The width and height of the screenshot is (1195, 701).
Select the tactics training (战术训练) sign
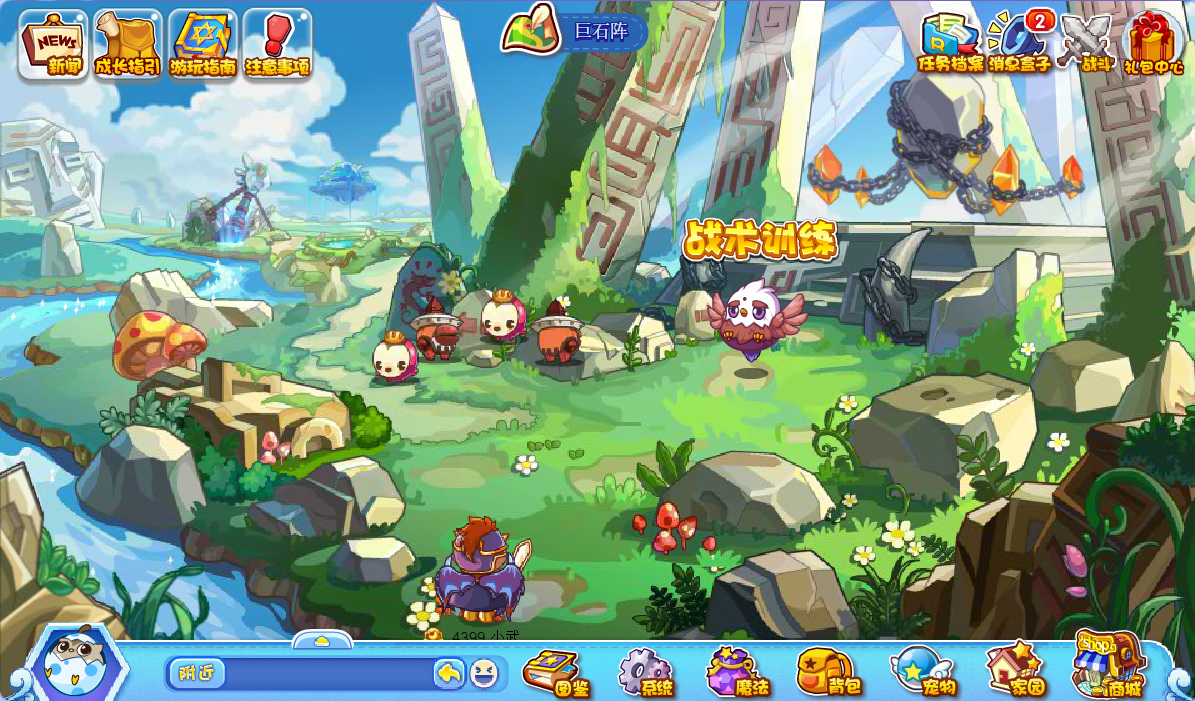[761, 241]
